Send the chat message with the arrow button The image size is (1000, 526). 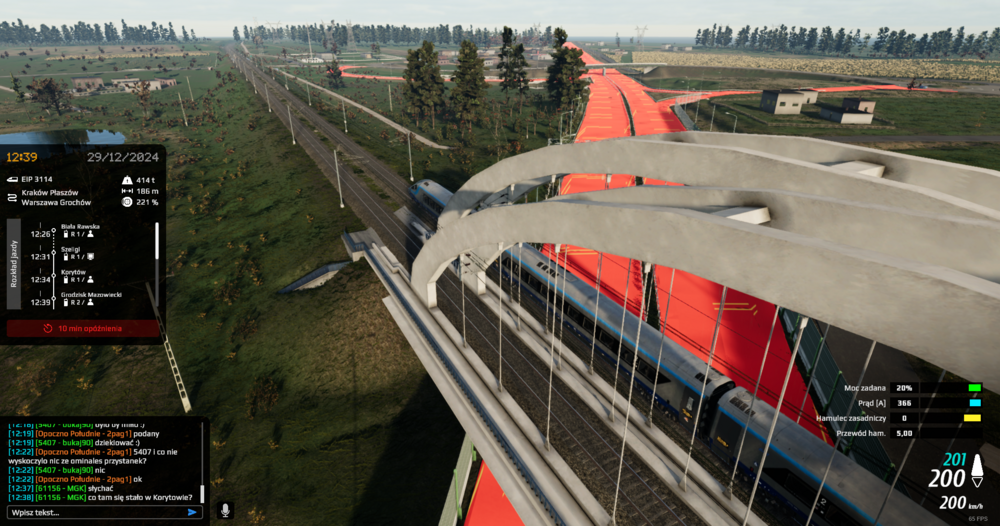pos(194,512)
